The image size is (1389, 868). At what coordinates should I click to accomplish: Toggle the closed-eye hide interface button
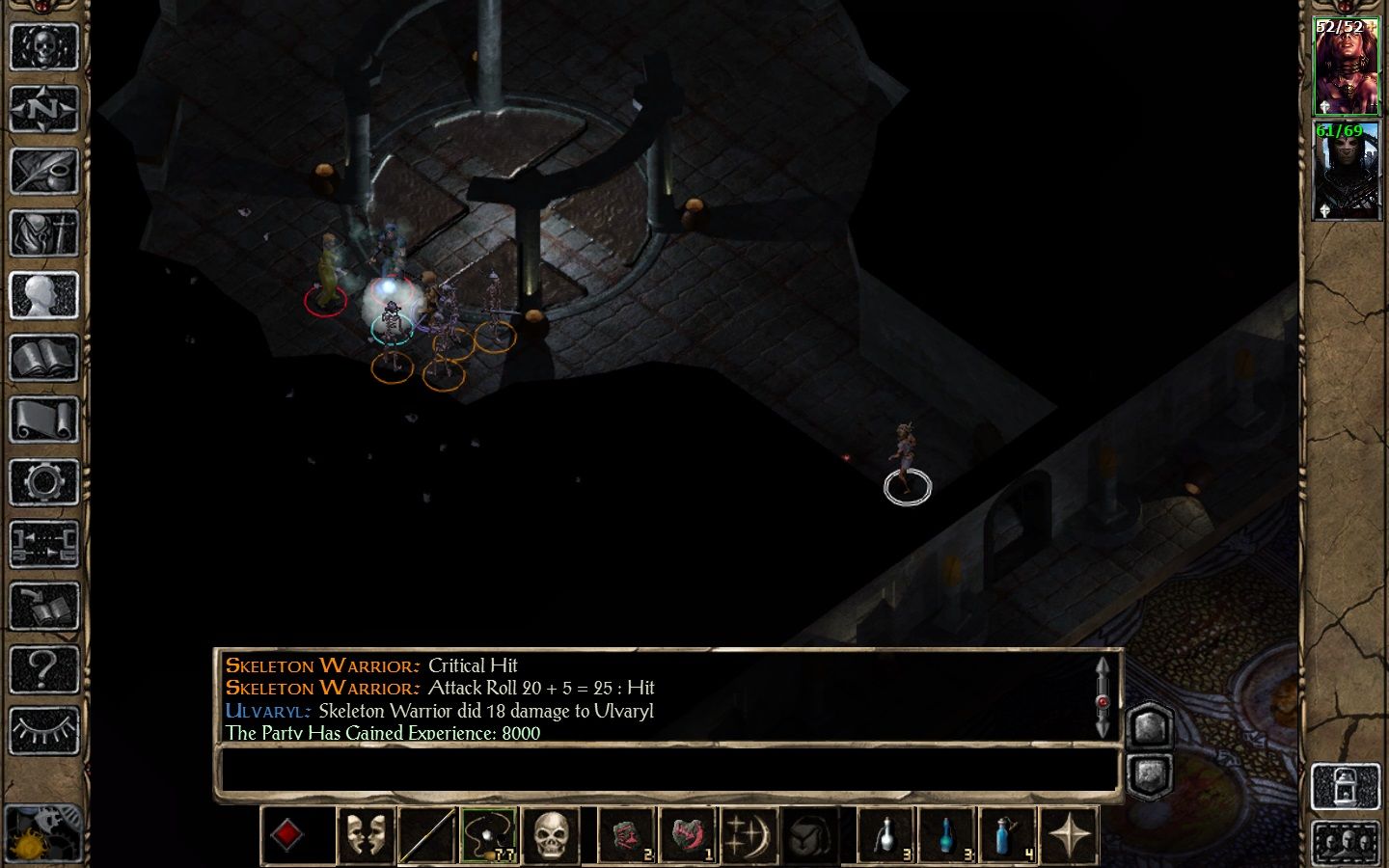[x=43, y=730]
